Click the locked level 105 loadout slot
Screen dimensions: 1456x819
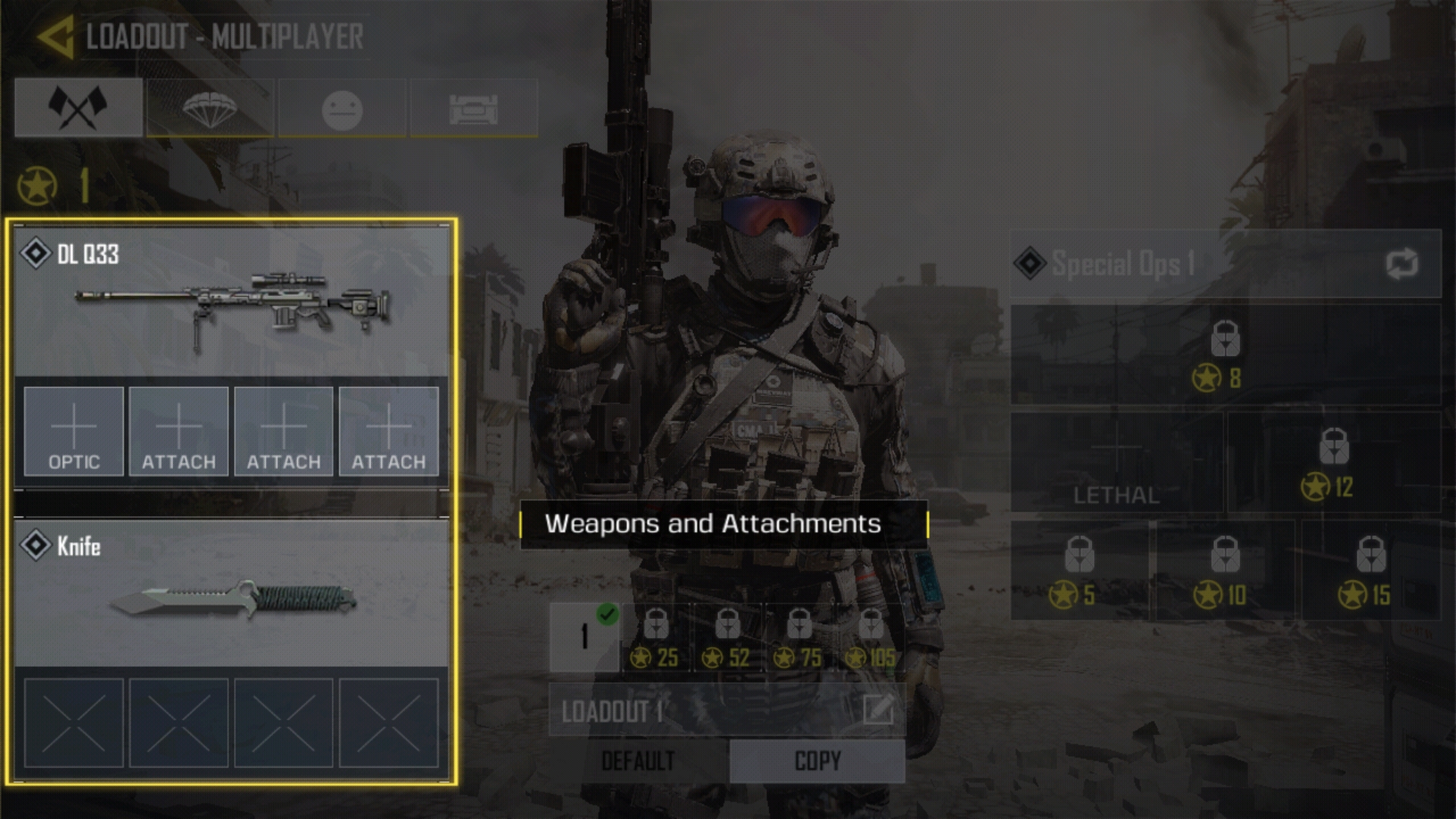pos(871,639)
